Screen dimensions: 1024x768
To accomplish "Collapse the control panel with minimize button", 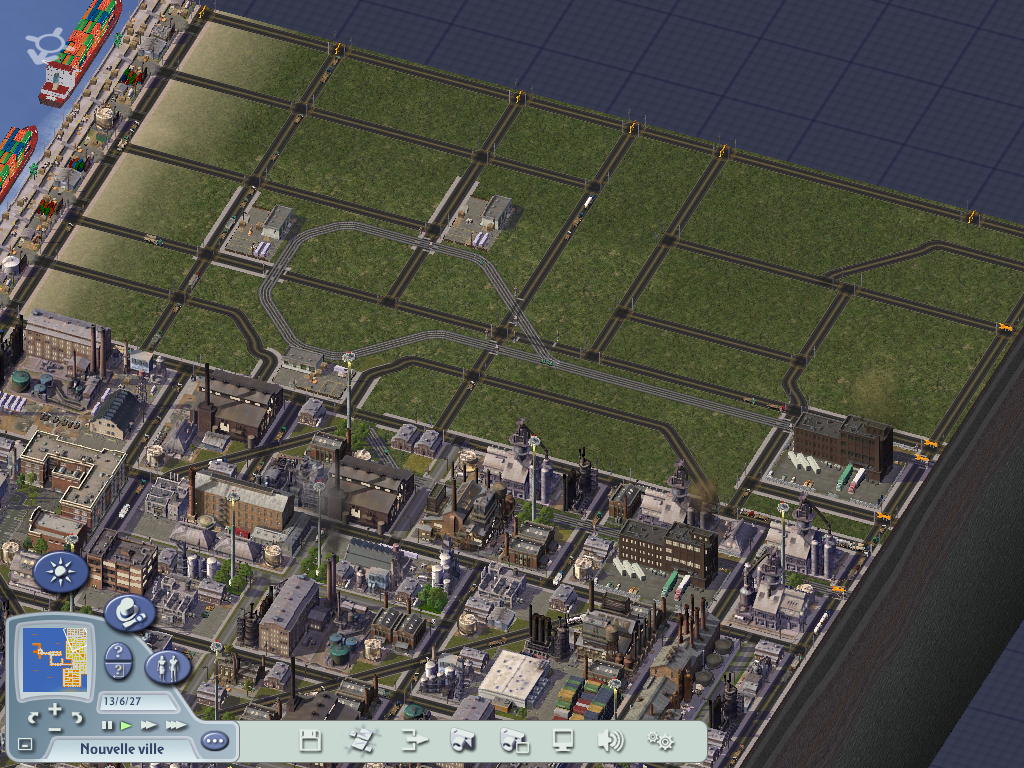I will click(25, 745).
